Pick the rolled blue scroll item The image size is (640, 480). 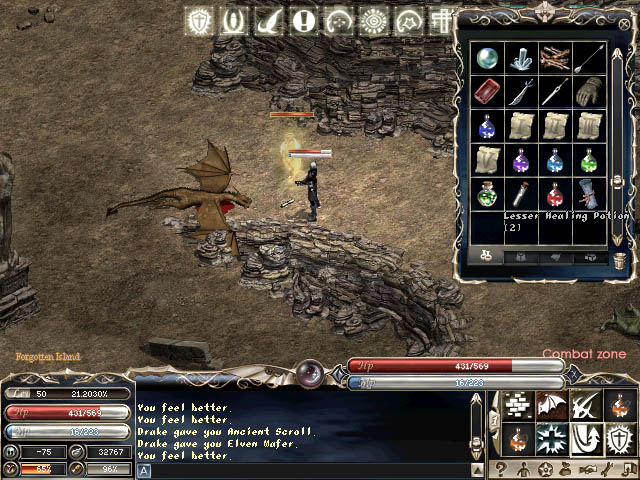pyautogui.click(x=589, y=194)
